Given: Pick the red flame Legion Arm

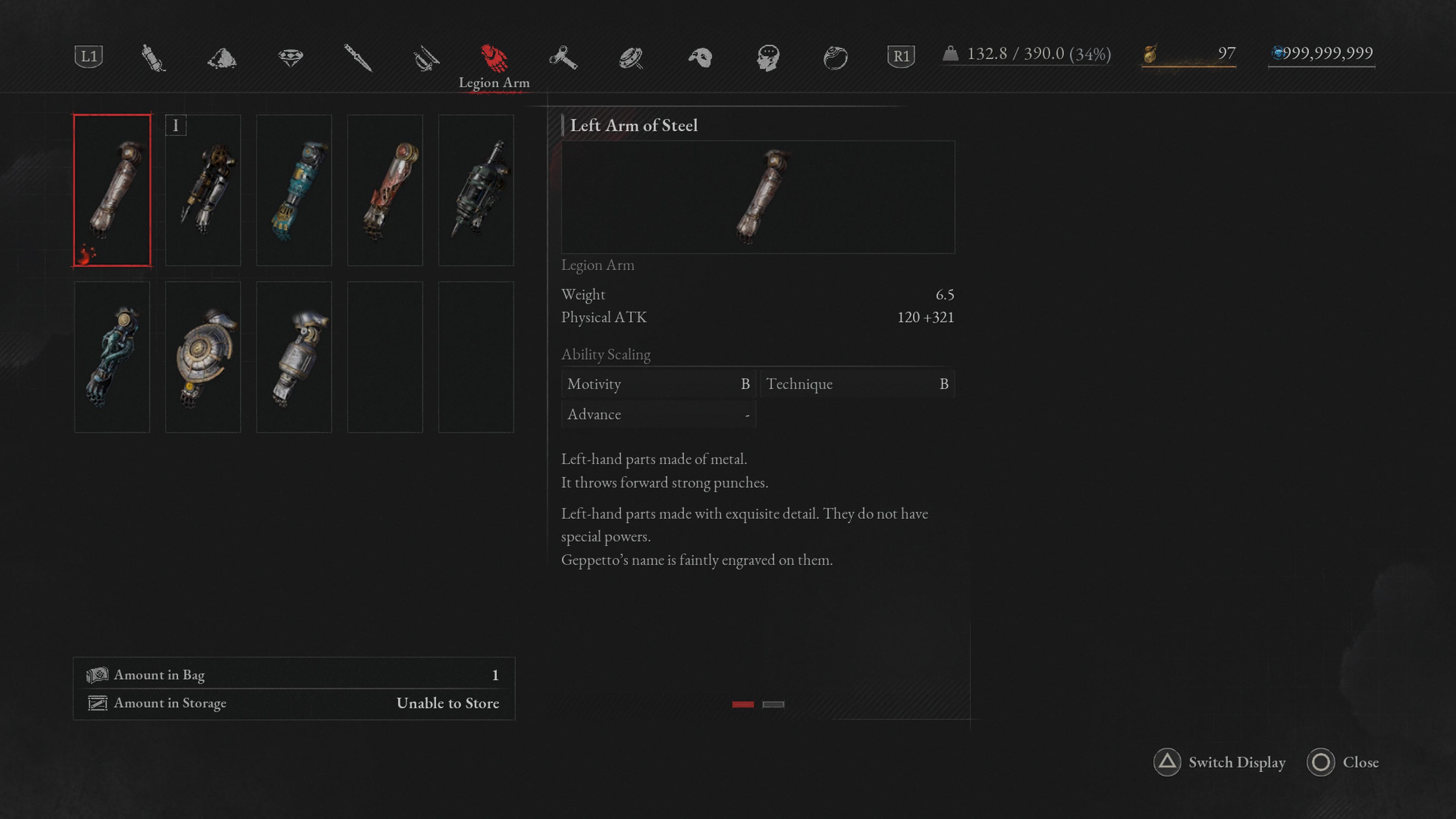Looking at the screenshot, I should pos(385,190).
